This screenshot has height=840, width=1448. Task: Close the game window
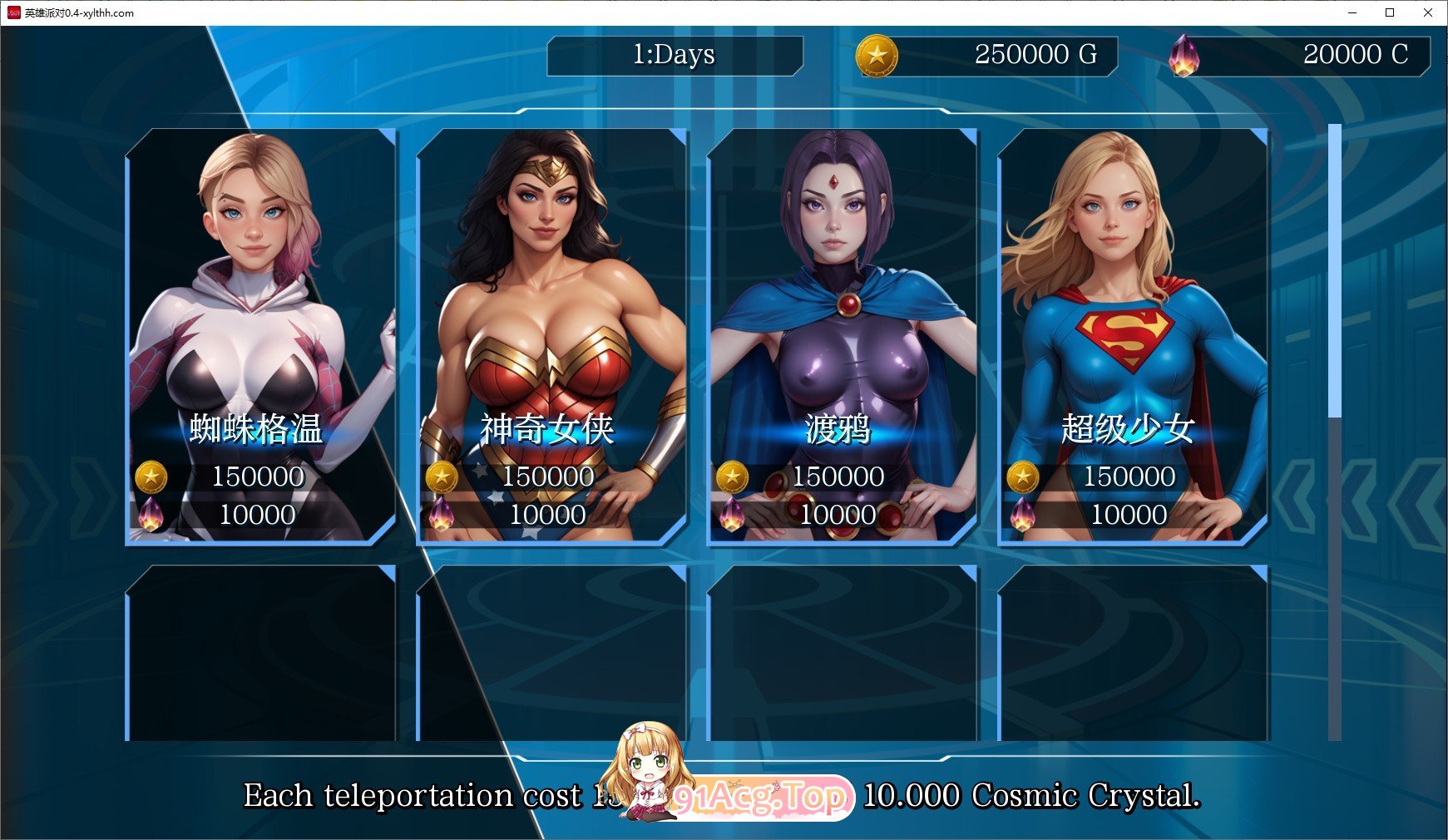pyautogui.click(x=1428, y=12)
